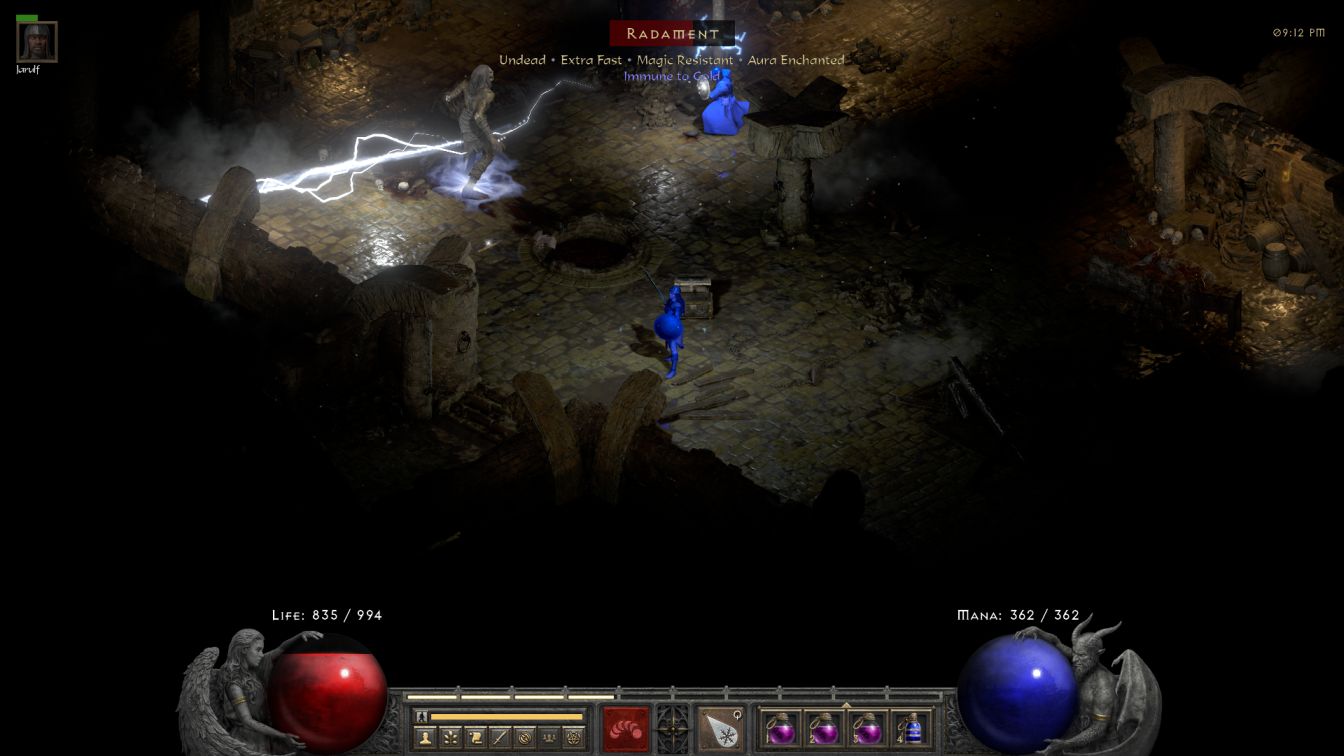The width and height of the screenshot is (1344, 756).
Task: Select the snowflake shield right-click skill icon
Action: tap(720, 728)
